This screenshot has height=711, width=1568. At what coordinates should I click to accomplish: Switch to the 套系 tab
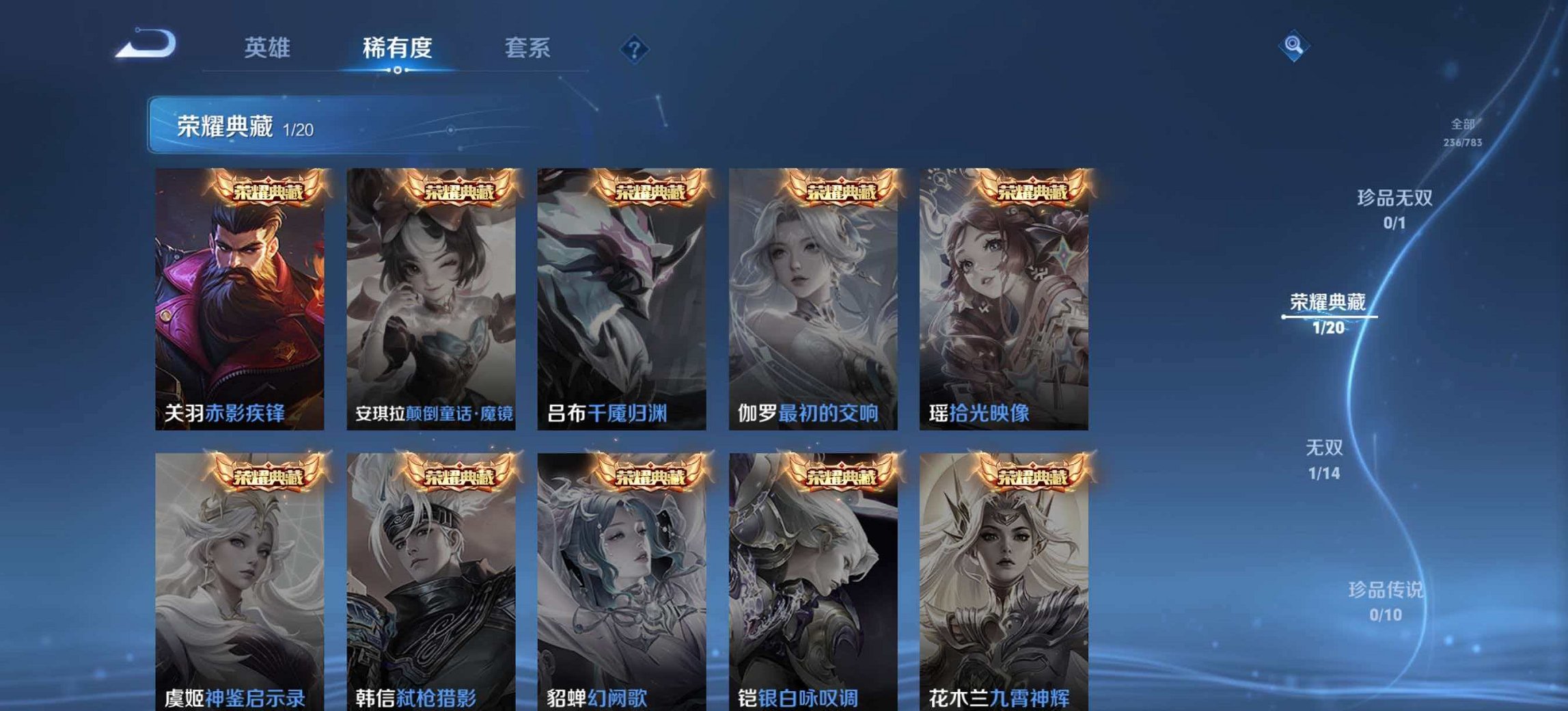(x=527, y=48)
